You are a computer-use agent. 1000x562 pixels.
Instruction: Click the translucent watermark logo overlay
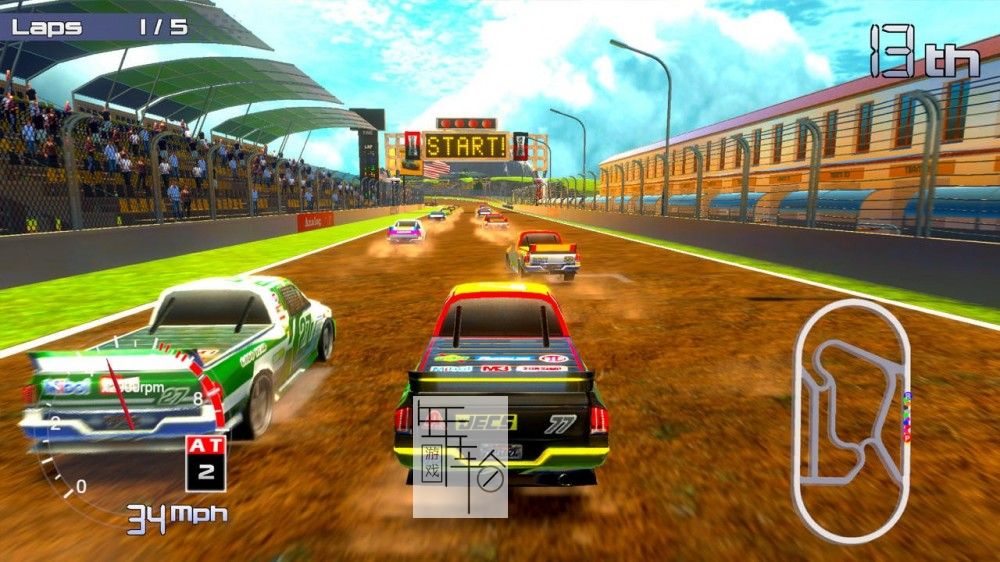pyautogui.click(x=461, y=457)
